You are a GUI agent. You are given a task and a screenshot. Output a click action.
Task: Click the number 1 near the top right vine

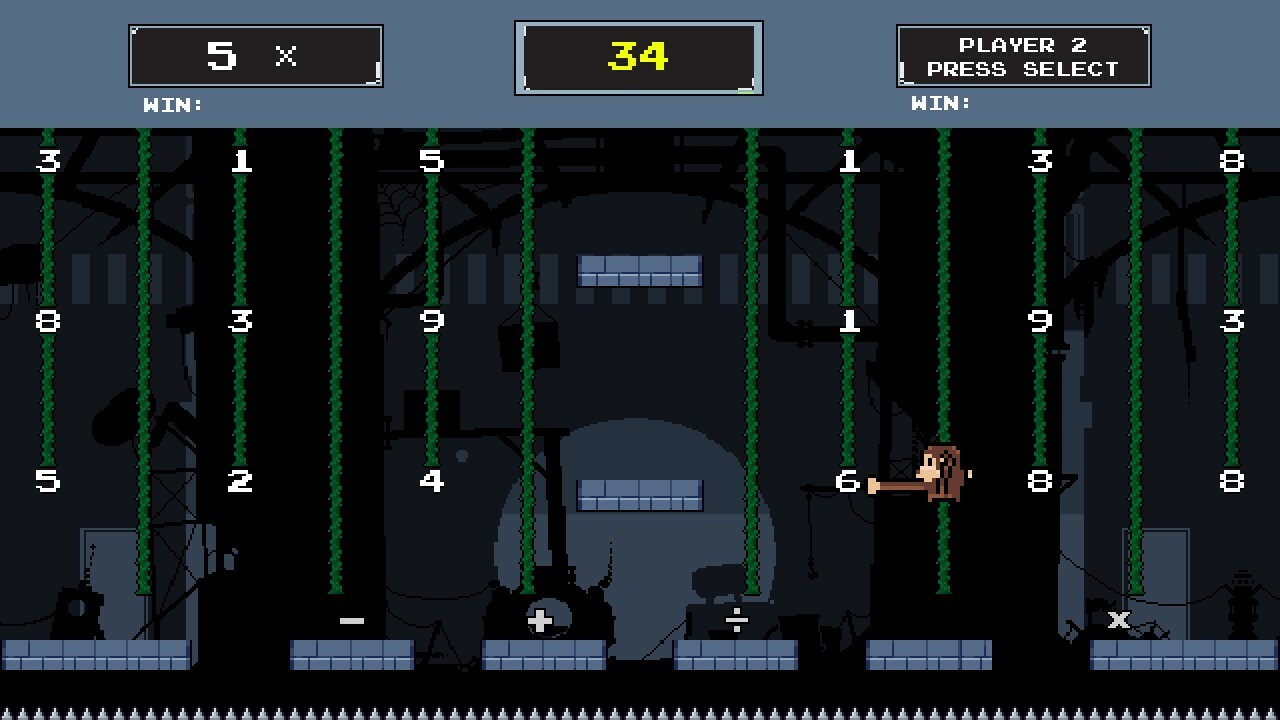point(850,162)
